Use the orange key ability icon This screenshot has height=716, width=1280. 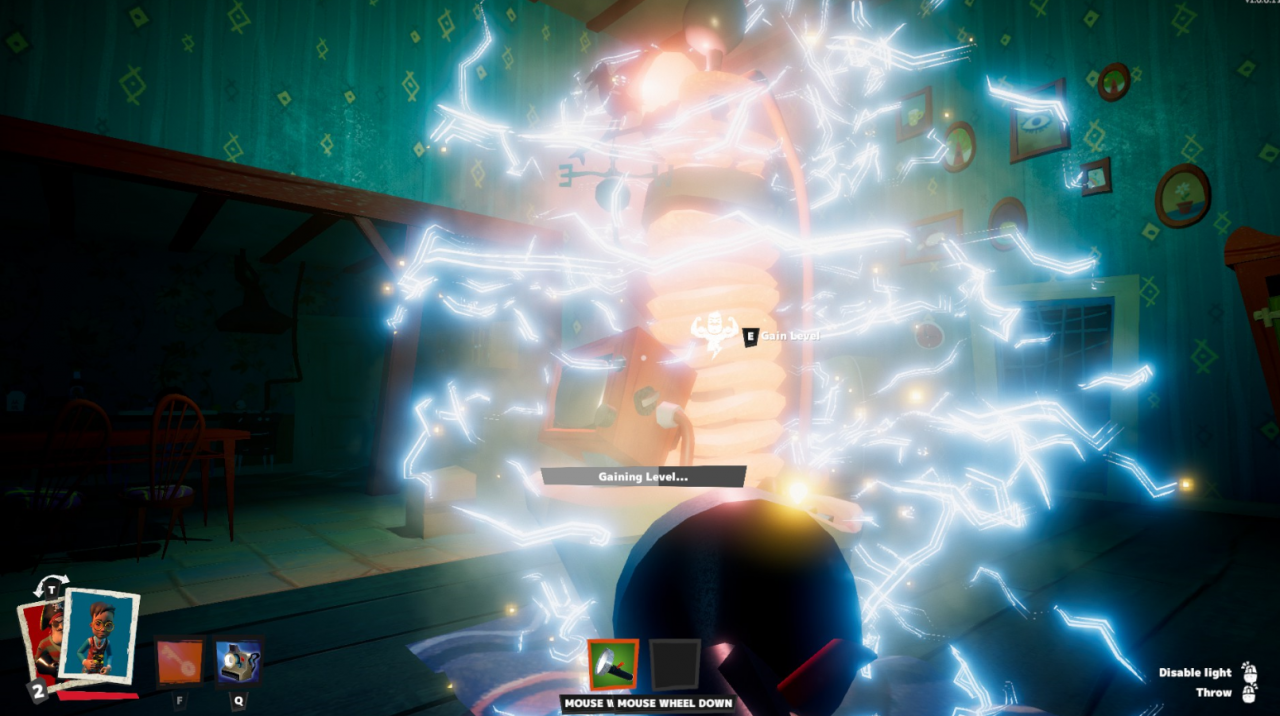[180, 662]
